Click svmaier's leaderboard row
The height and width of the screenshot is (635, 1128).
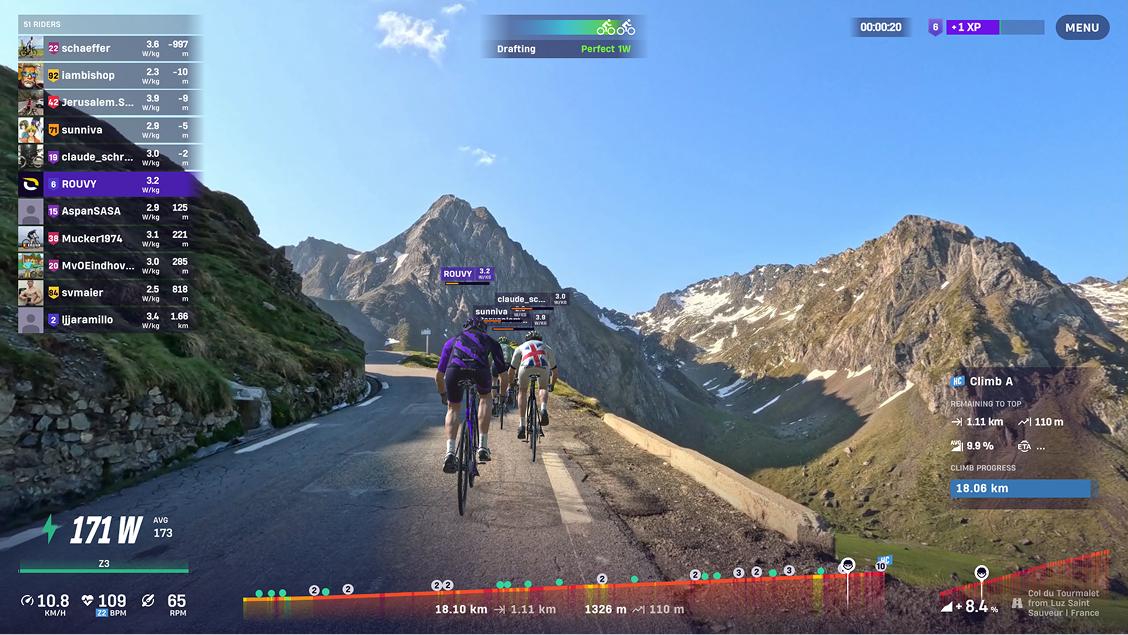click(x=110, y=292)
